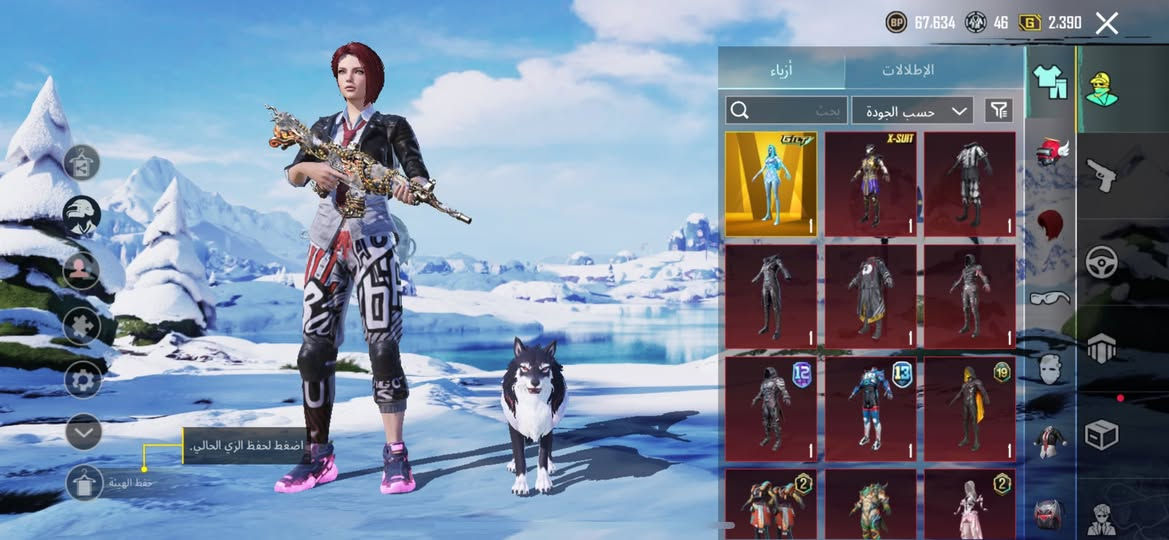Select the sunglasses subcategory
This screenshot has height=540, width=1169.
1049,297
